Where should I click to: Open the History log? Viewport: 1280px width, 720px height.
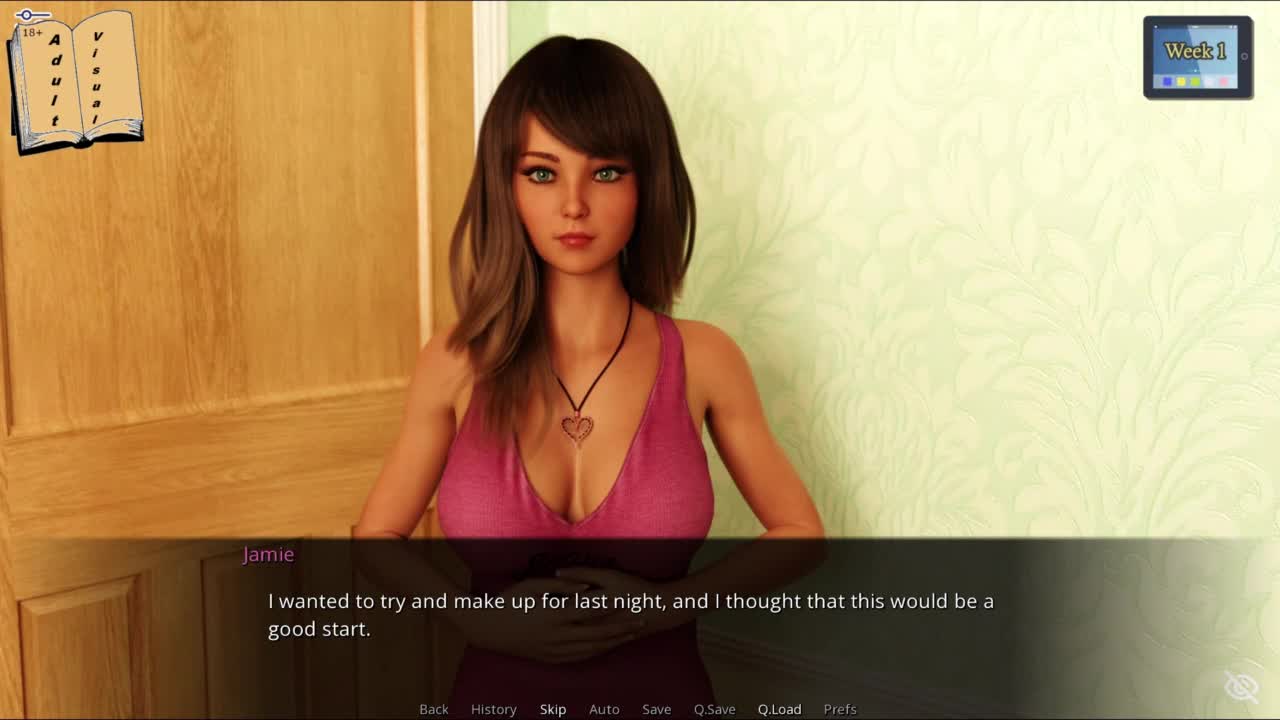(x=493, y=709)
